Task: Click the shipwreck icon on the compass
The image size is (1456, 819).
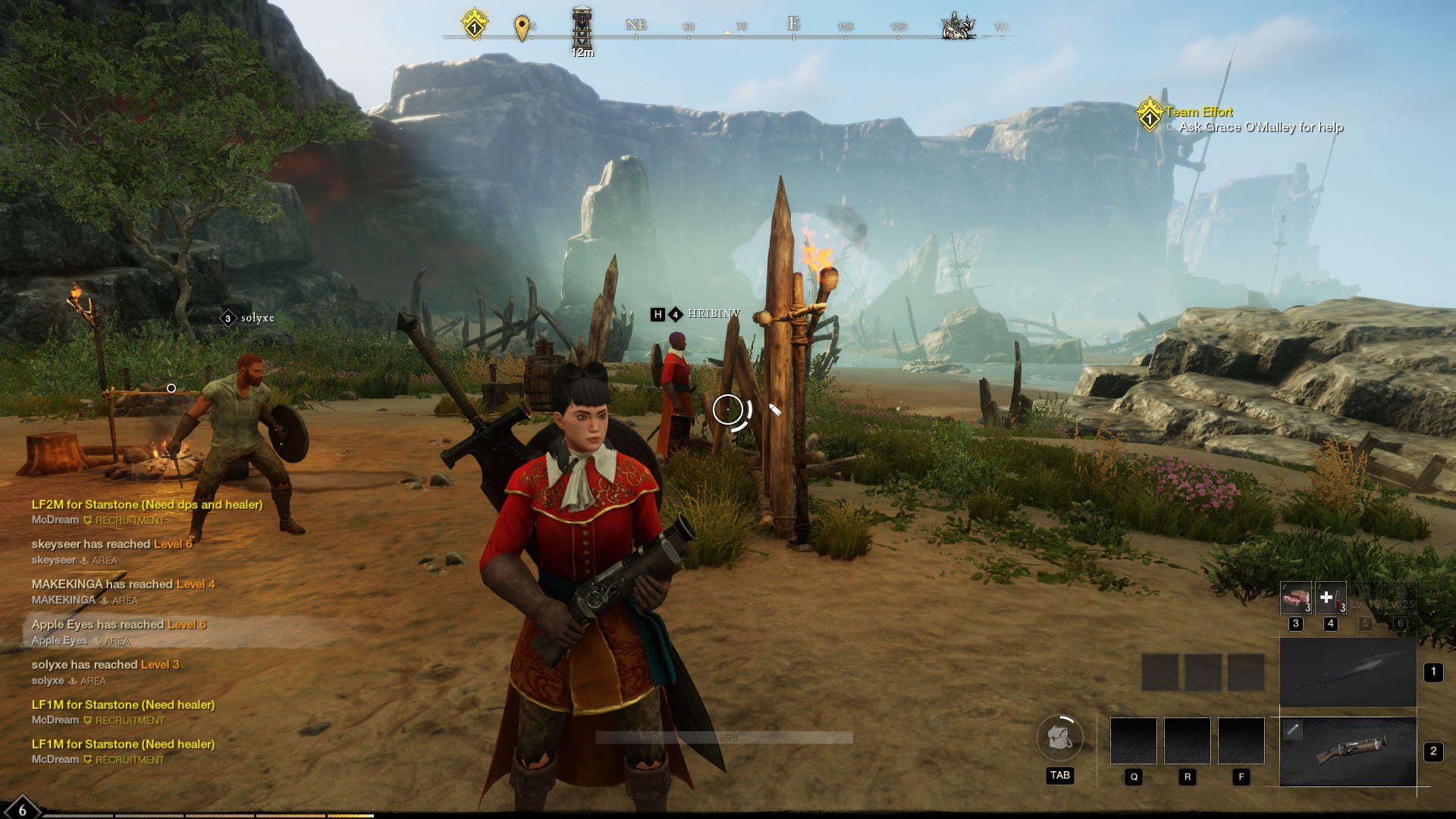Action: [x=957, y=26]
